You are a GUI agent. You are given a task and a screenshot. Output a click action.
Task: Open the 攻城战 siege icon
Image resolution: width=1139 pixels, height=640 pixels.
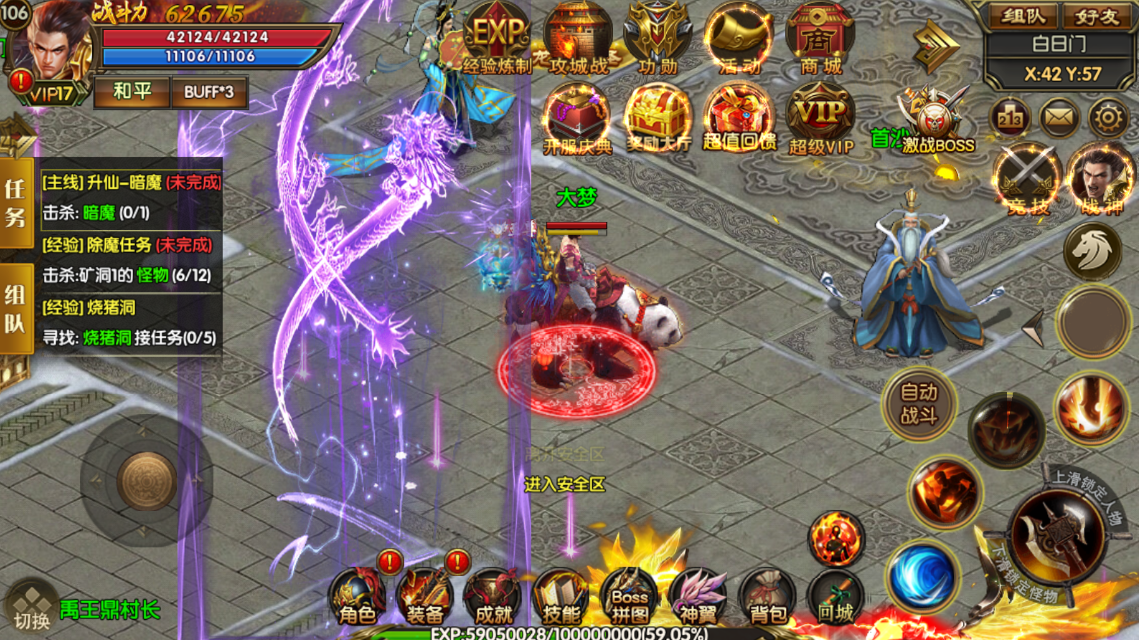click(x=578, y=40)
